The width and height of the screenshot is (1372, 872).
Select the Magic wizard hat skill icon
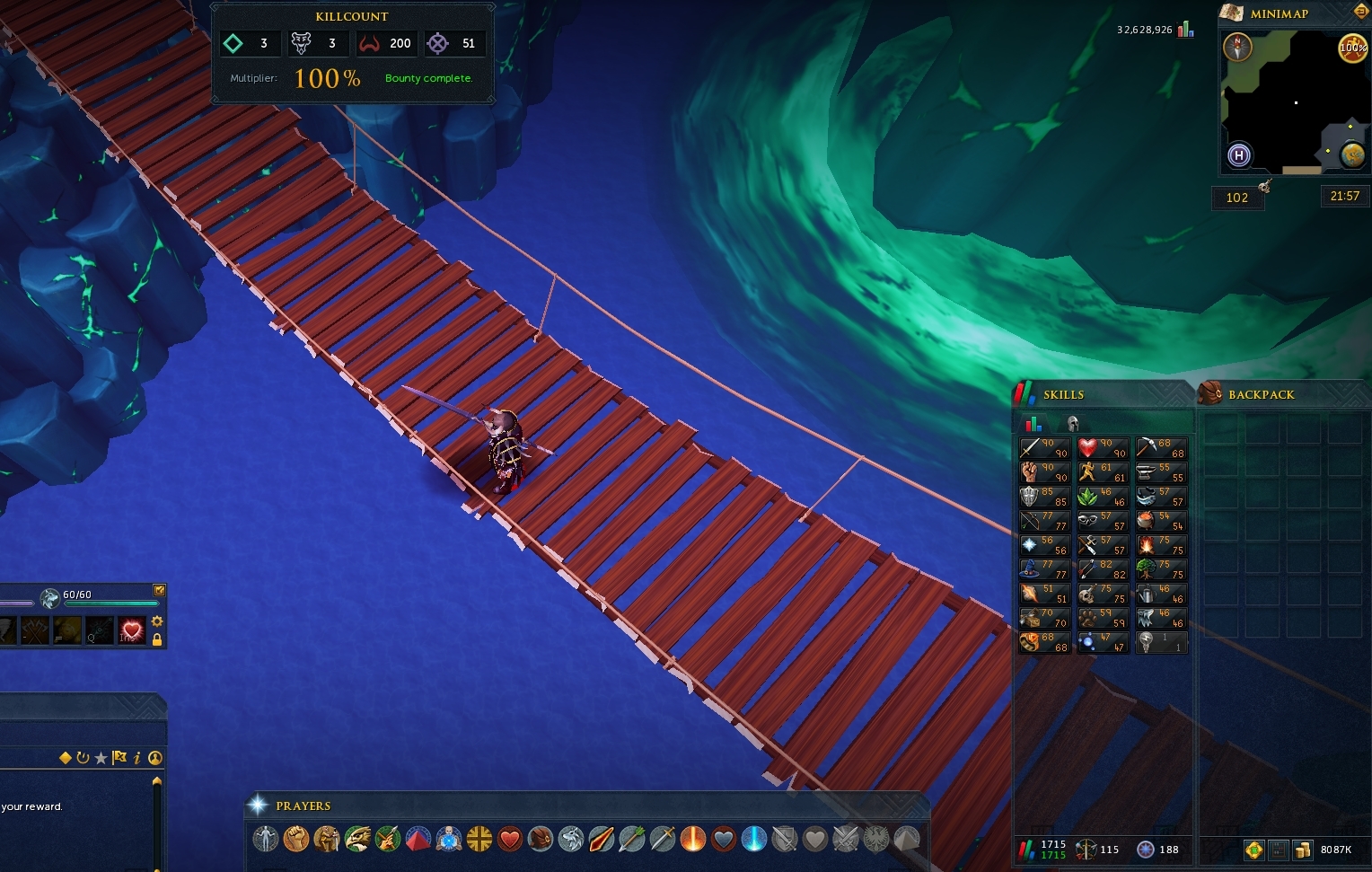tap(1044, 568)
